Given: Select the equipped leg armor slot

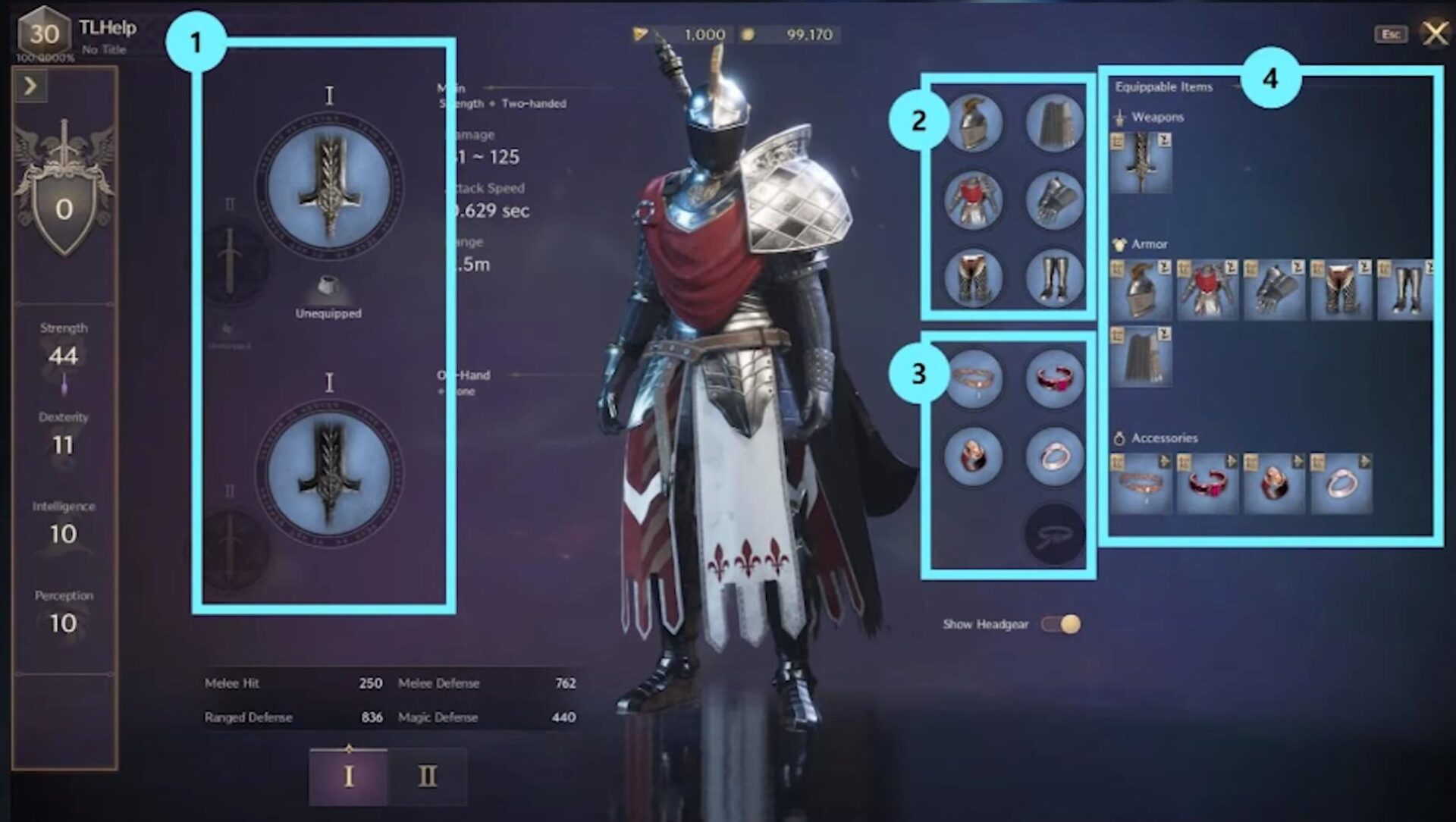Looking at the screenshot, I should tap(974, 278).
